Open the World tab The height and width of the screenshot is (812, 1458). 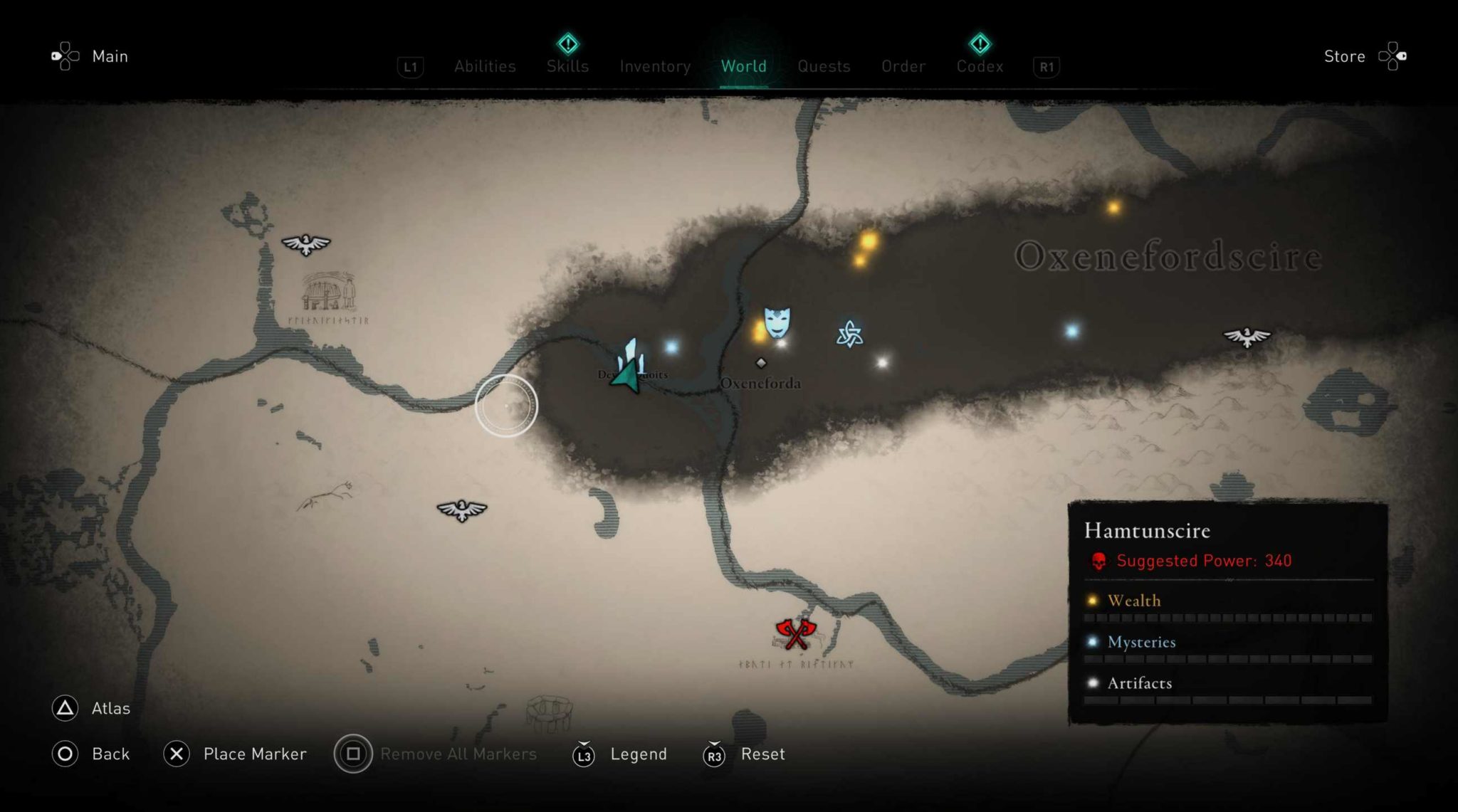(x=743, y=66)
